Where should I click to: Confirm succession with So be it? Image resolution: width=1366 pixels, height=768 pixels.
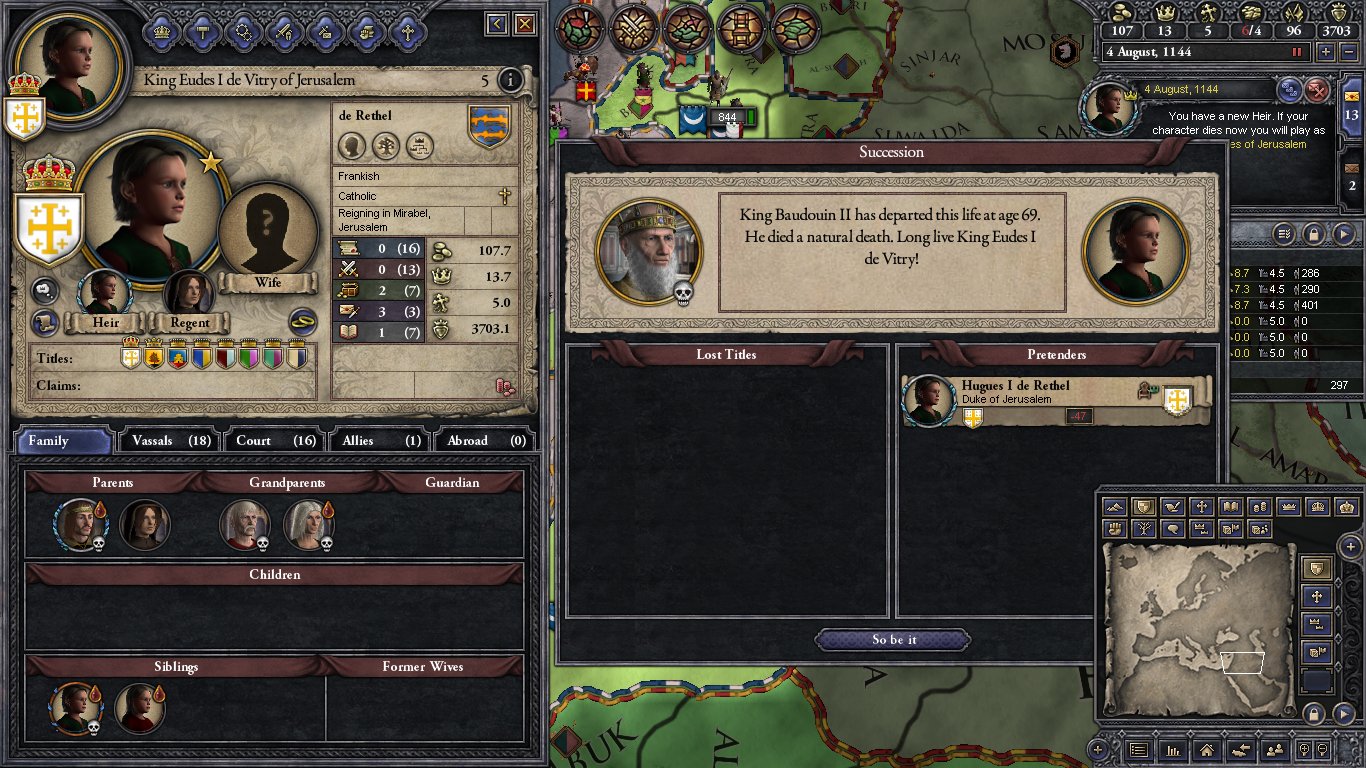pos(893,640)
